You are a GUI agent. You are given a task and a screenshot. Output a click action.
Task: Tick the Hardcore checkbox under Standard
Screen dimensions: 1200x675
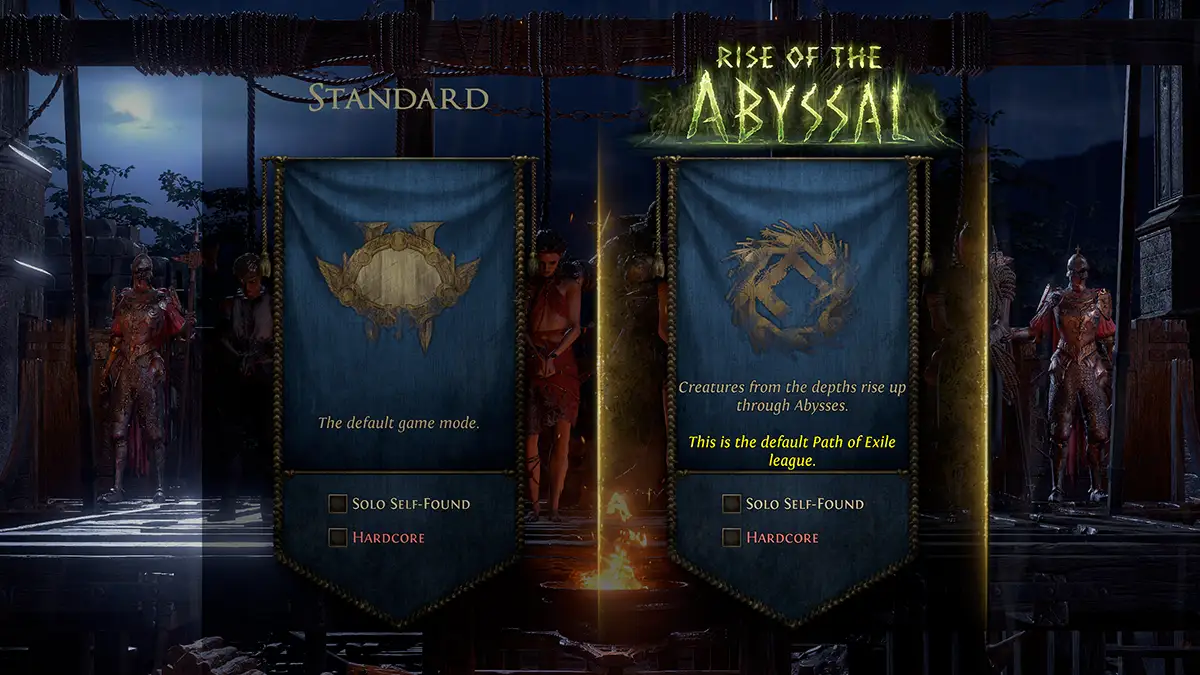(x=339, y=538)
